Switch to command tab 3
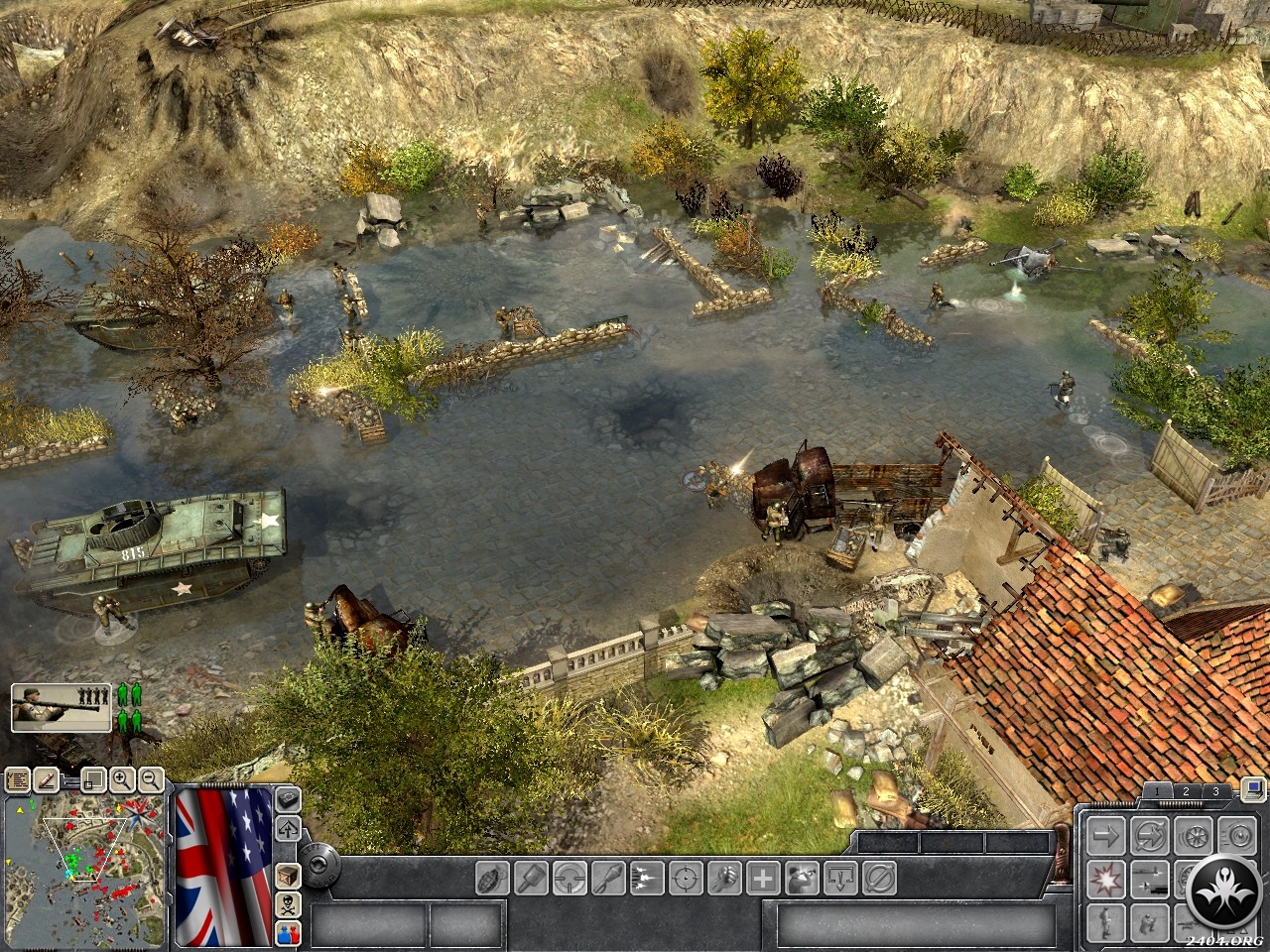 click(1215, 791)
